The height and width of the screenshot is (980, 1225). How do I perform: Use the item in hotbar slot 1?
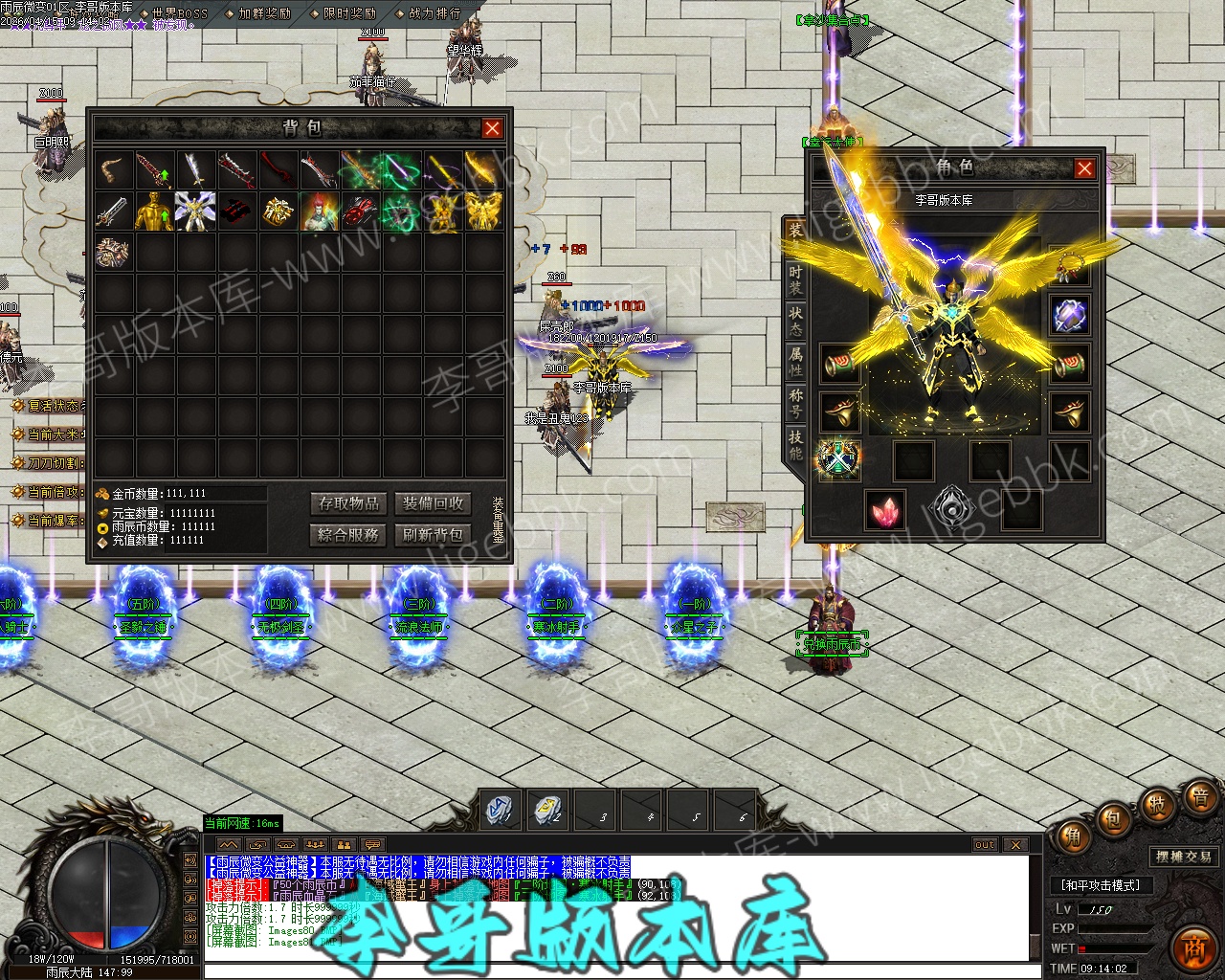pos(500,810)
